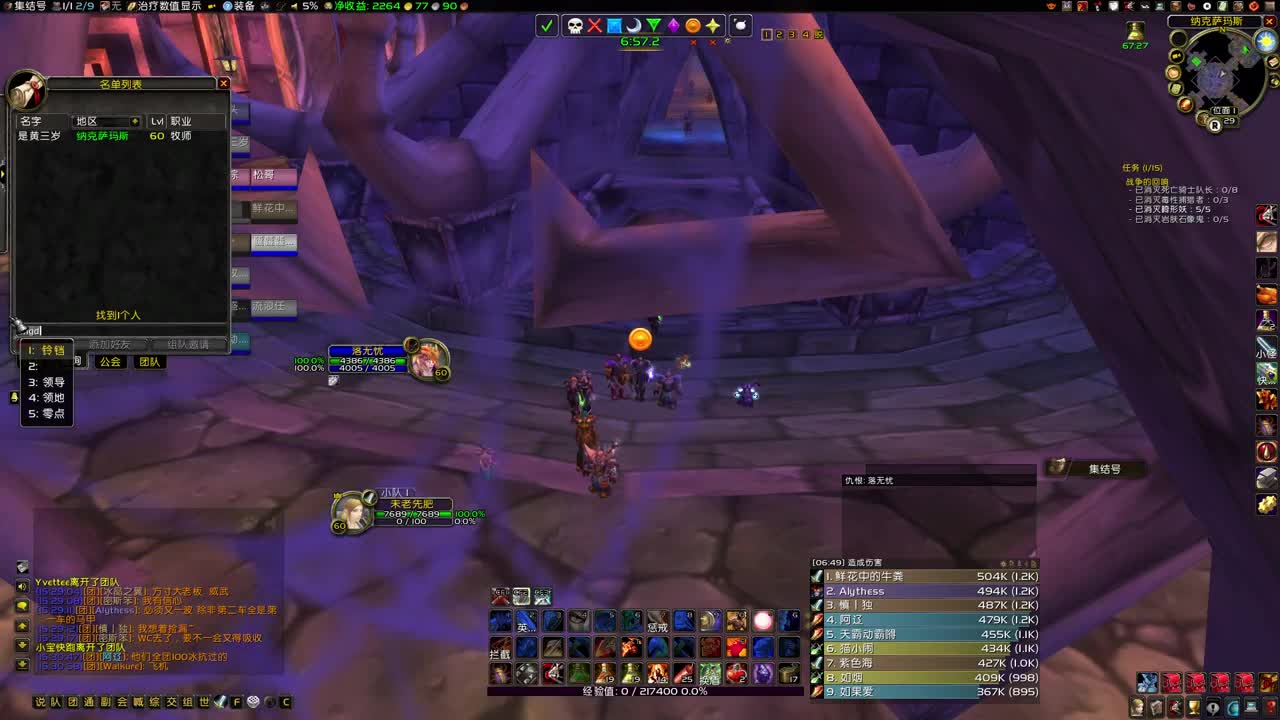Click the green checkmark icon above the markers
The image size is (1280, 720).
click(x=548, y=25)
